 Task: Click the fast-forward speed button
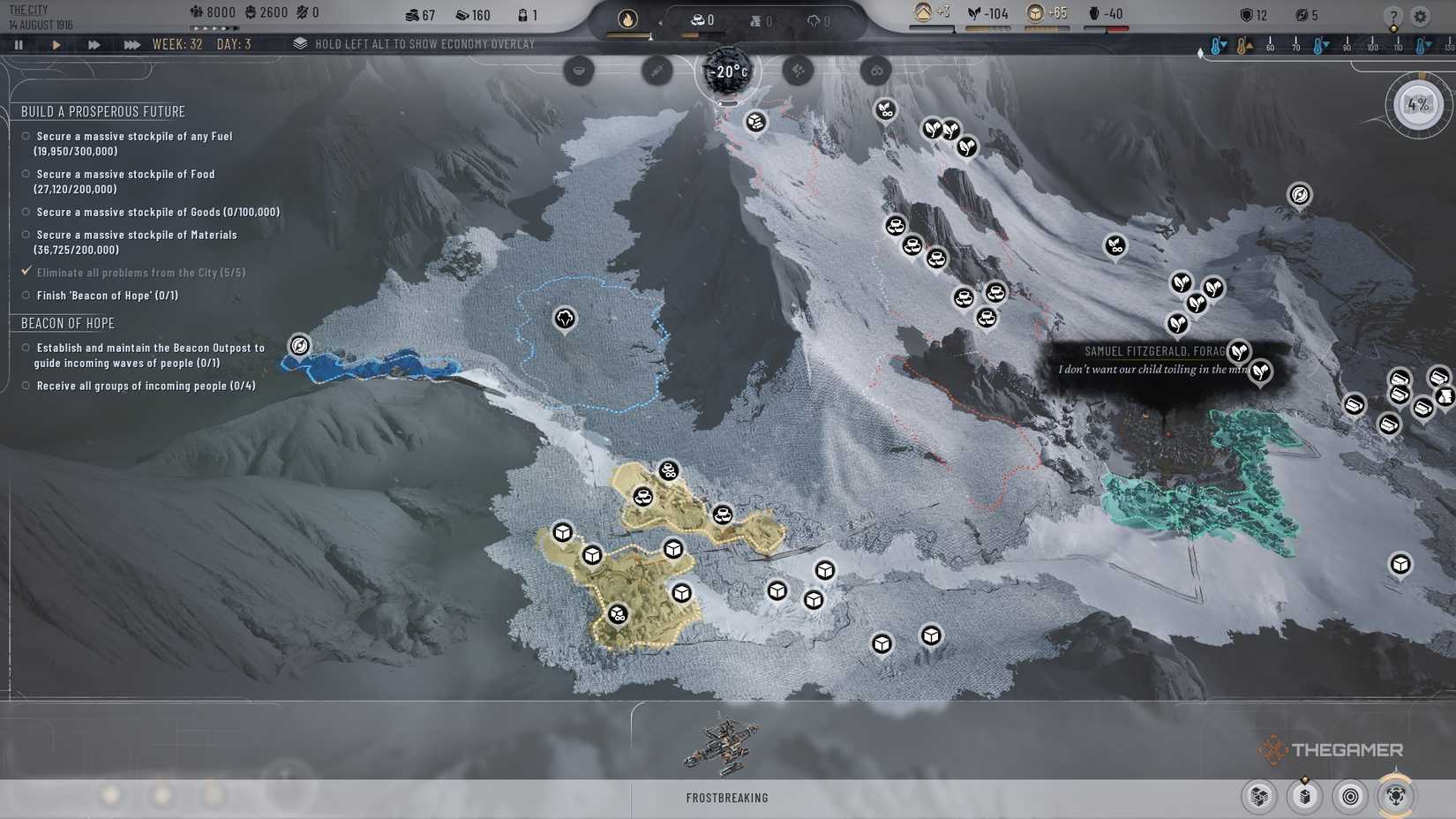(94, 43)
